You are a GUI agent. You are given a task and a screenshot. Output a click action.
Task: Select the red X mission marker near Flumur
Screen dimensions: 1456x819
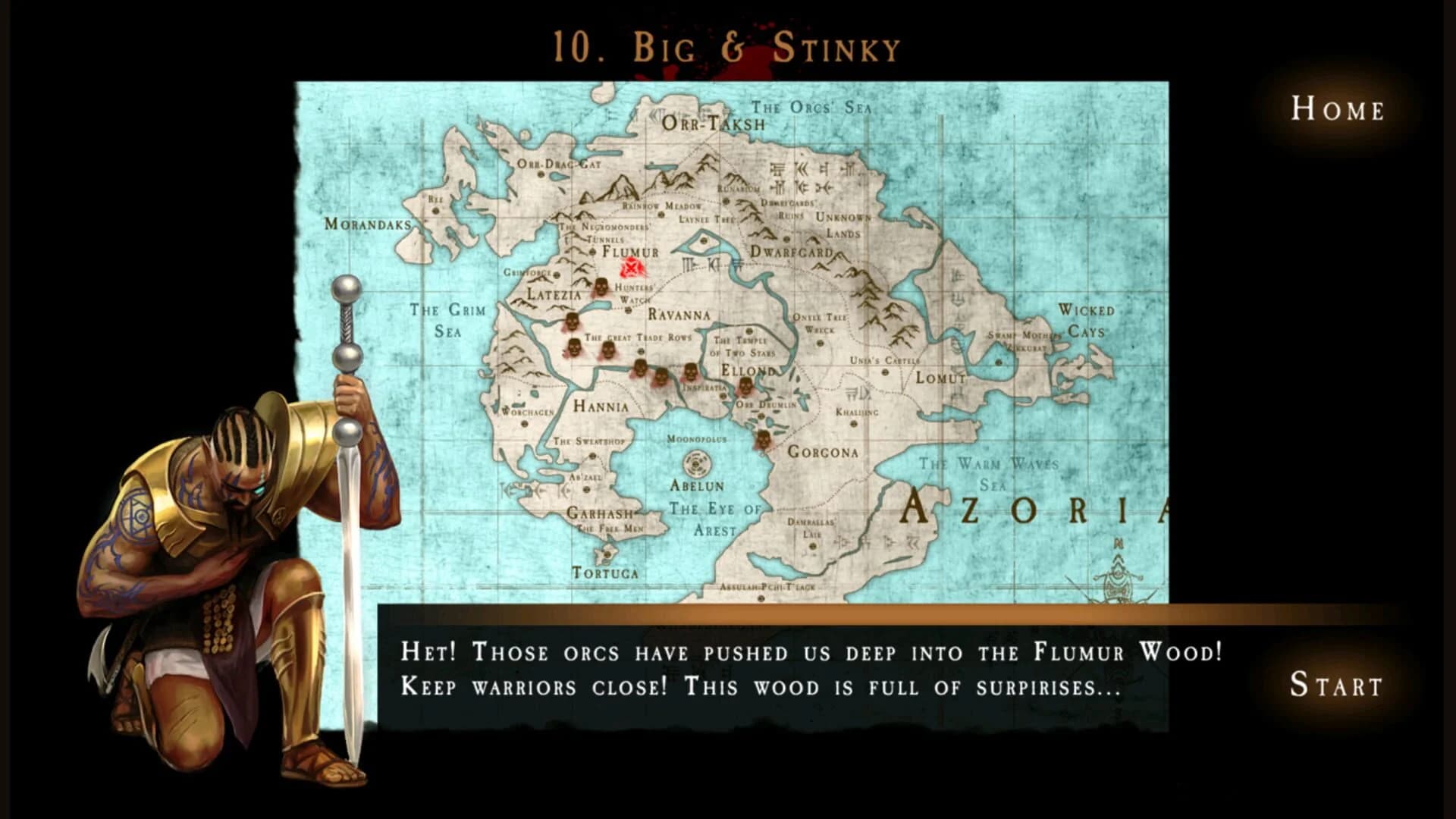(631, 267)
